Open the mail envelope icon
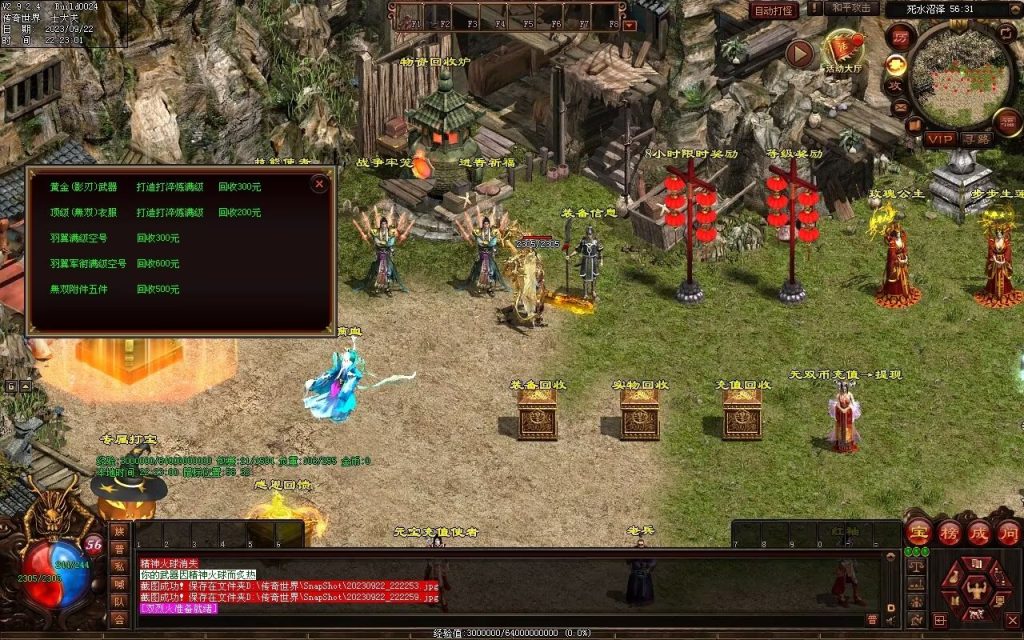The height and width of the screenshot is (640, 1024). (x=900, y=107)
